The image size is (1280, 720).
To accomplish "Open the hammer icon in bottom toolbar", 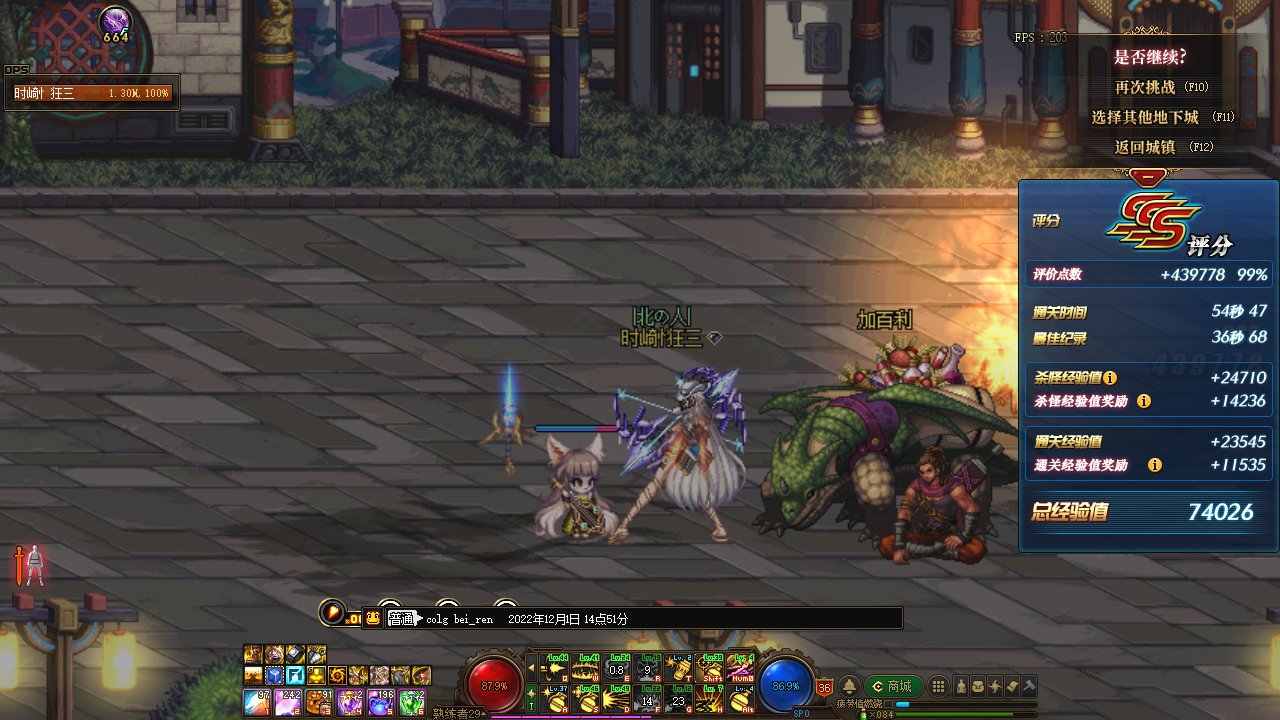I will click(1028, 687).
